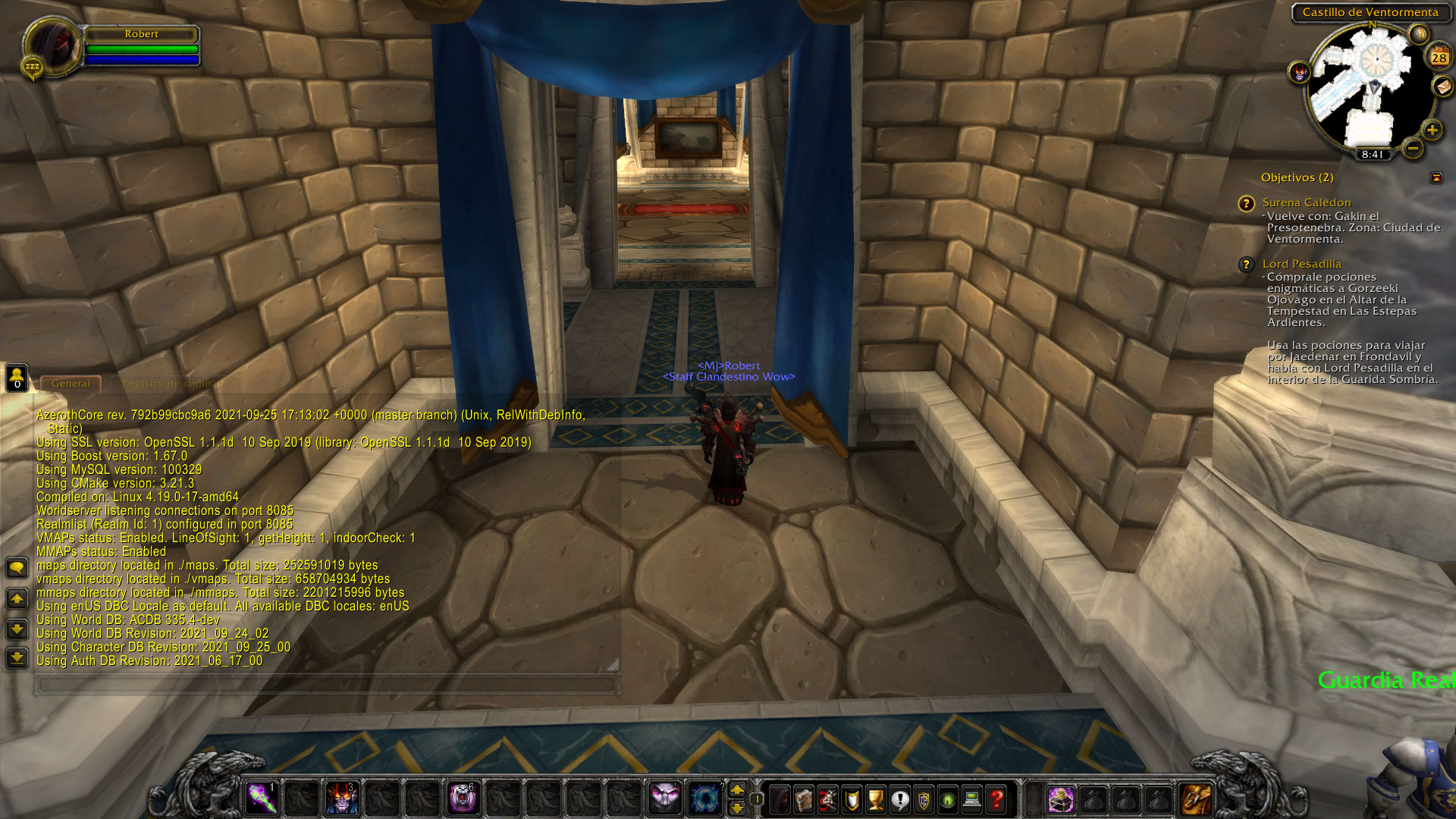1456x819 pixels.
Task: Click the action bar page-down arrow
Action: coord(736,808)
